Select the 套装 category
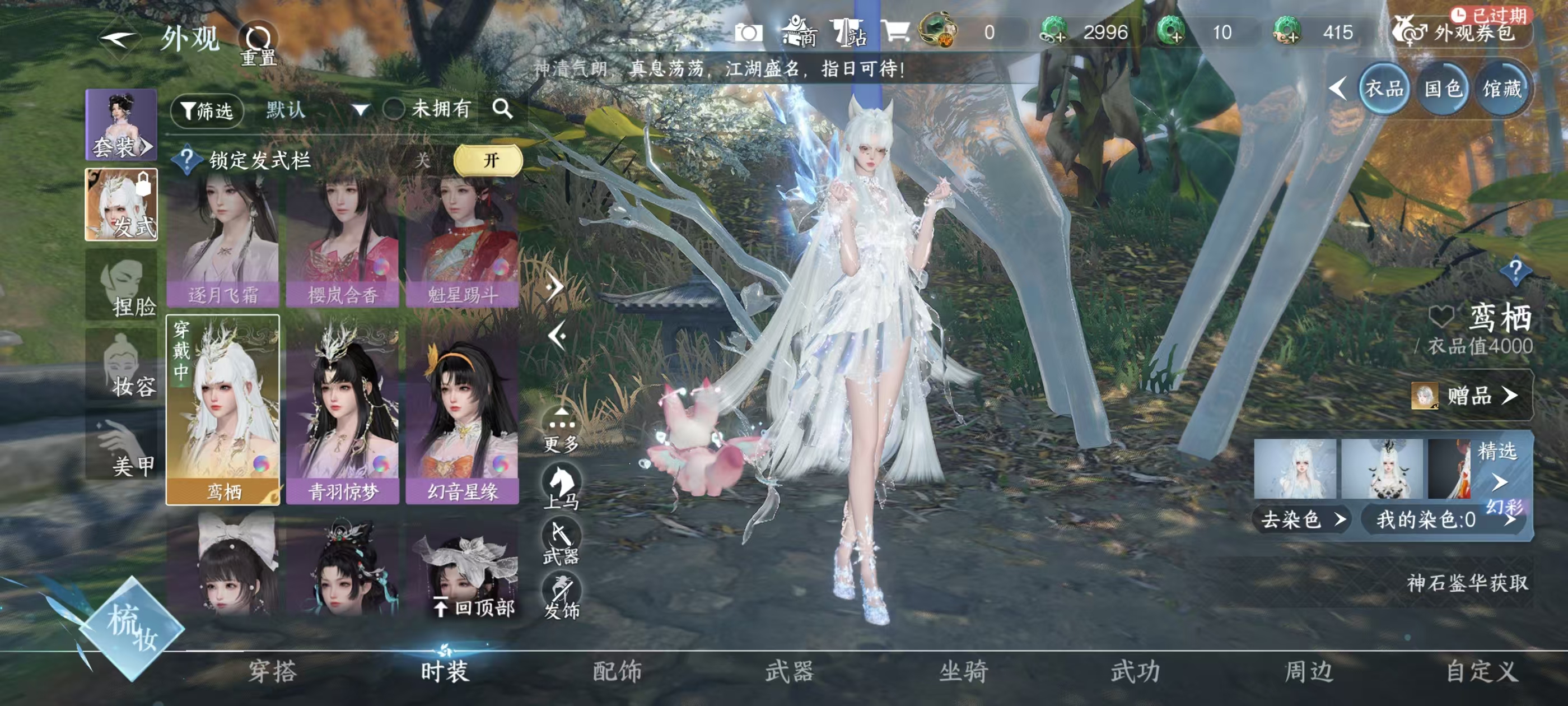This screenshot has height=706, width=1568. point(121,125)
